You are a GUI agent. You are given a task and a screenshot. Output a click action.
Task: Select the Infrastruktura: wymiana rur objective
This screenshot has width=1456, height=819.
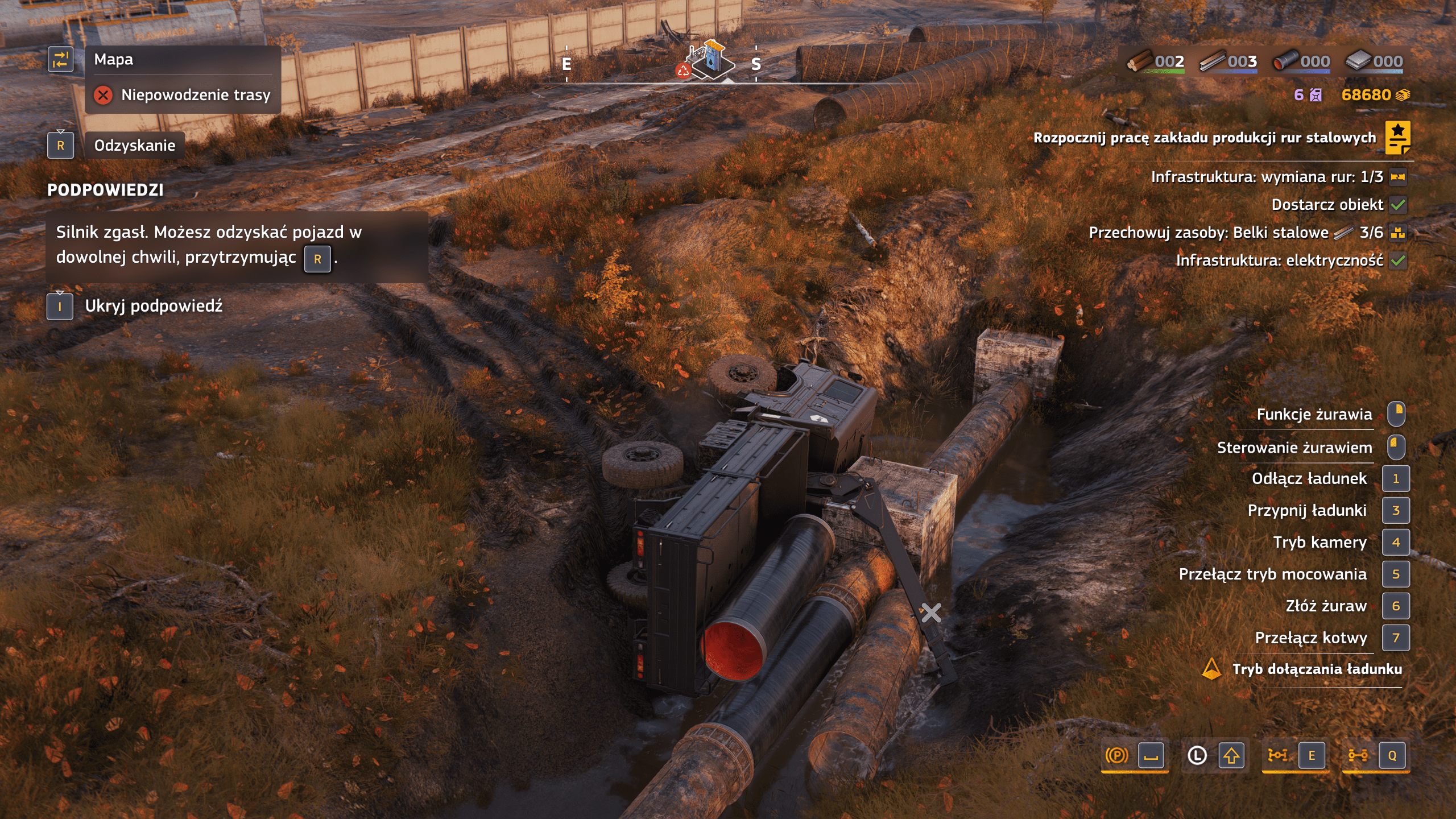pos(1267,177)
